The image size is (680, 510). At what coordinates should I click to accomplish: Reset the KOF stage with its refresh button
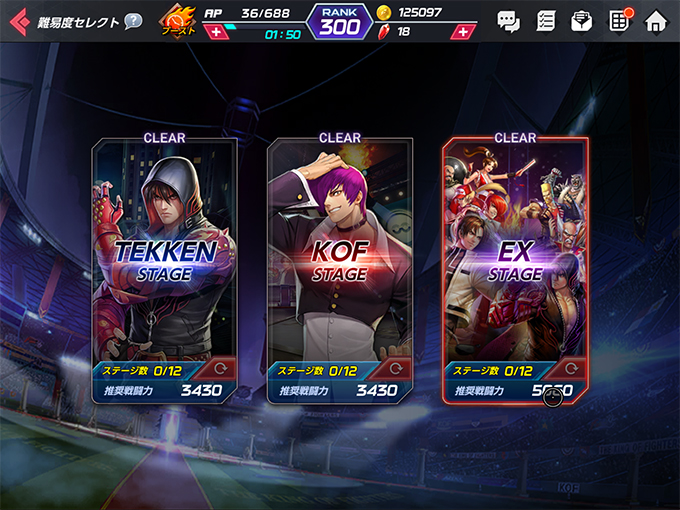(398, 368)
